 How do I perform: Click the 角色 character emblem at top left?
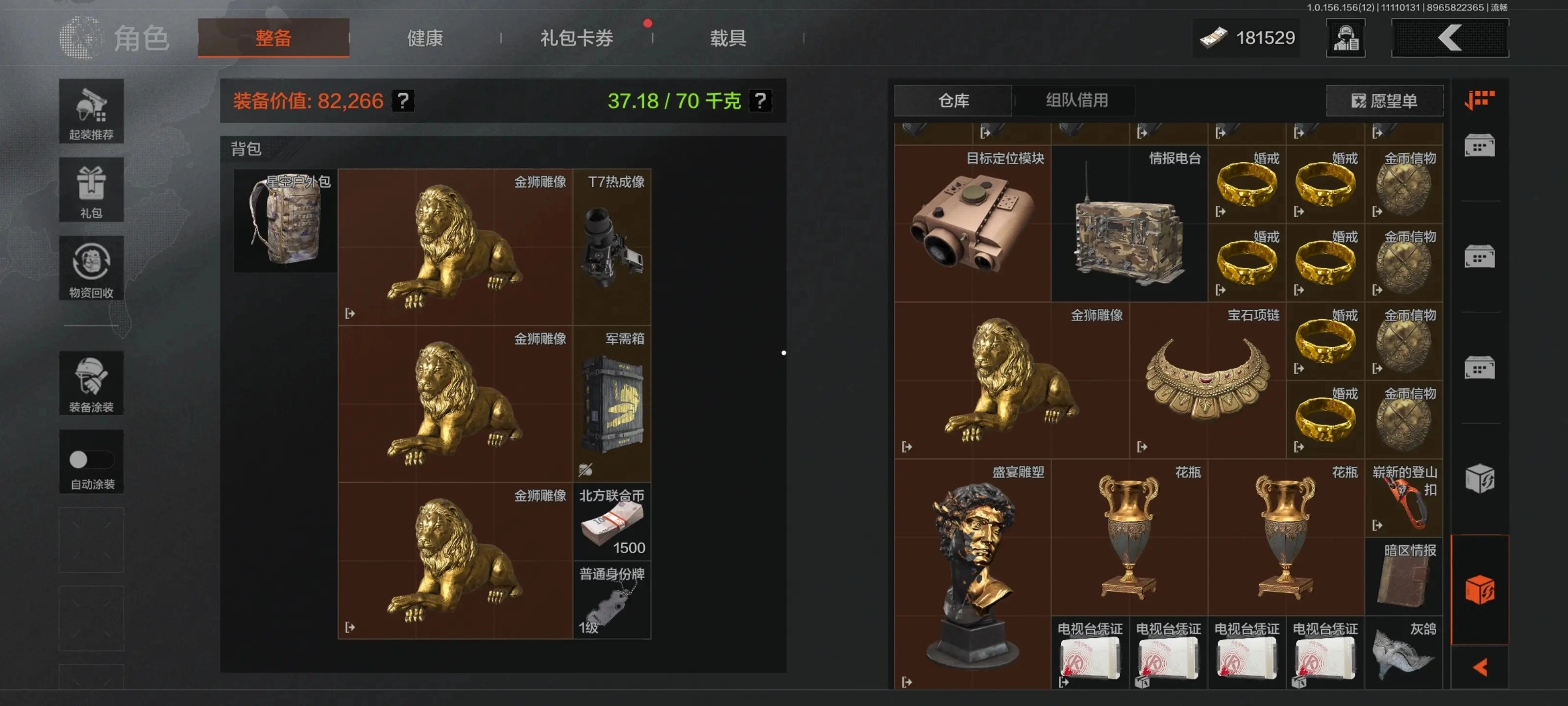pyautogui.click(x=81, y=38)
